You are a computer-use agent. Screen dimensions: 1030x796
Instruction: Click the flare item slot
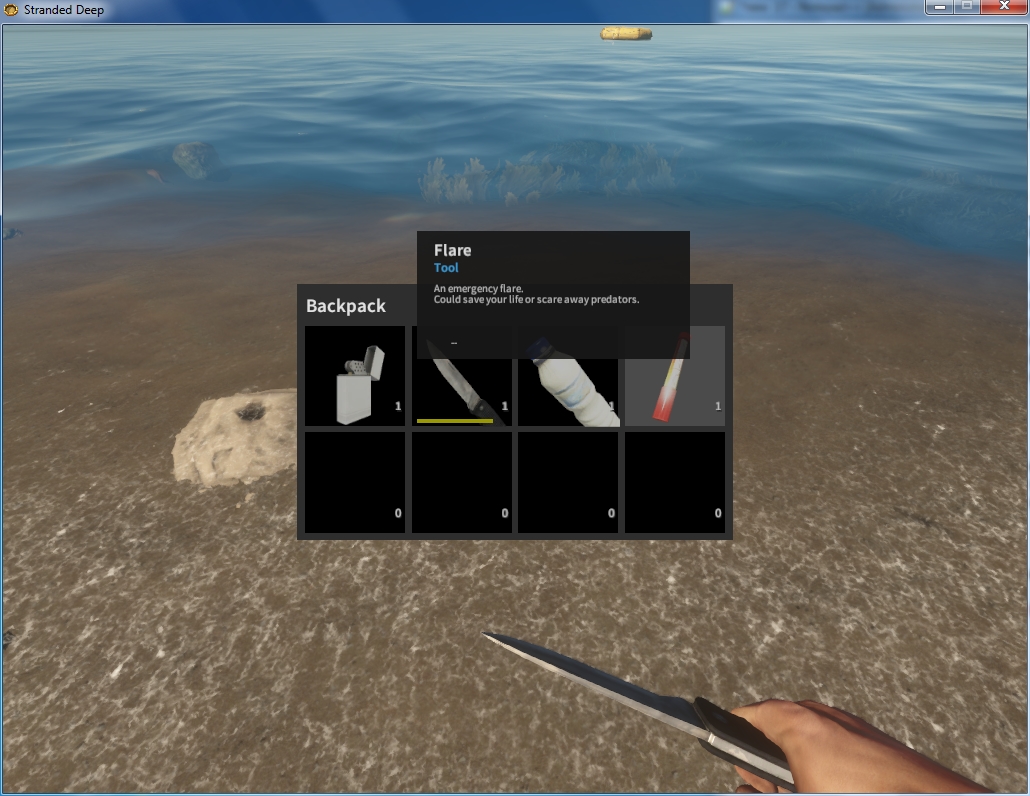675,385
